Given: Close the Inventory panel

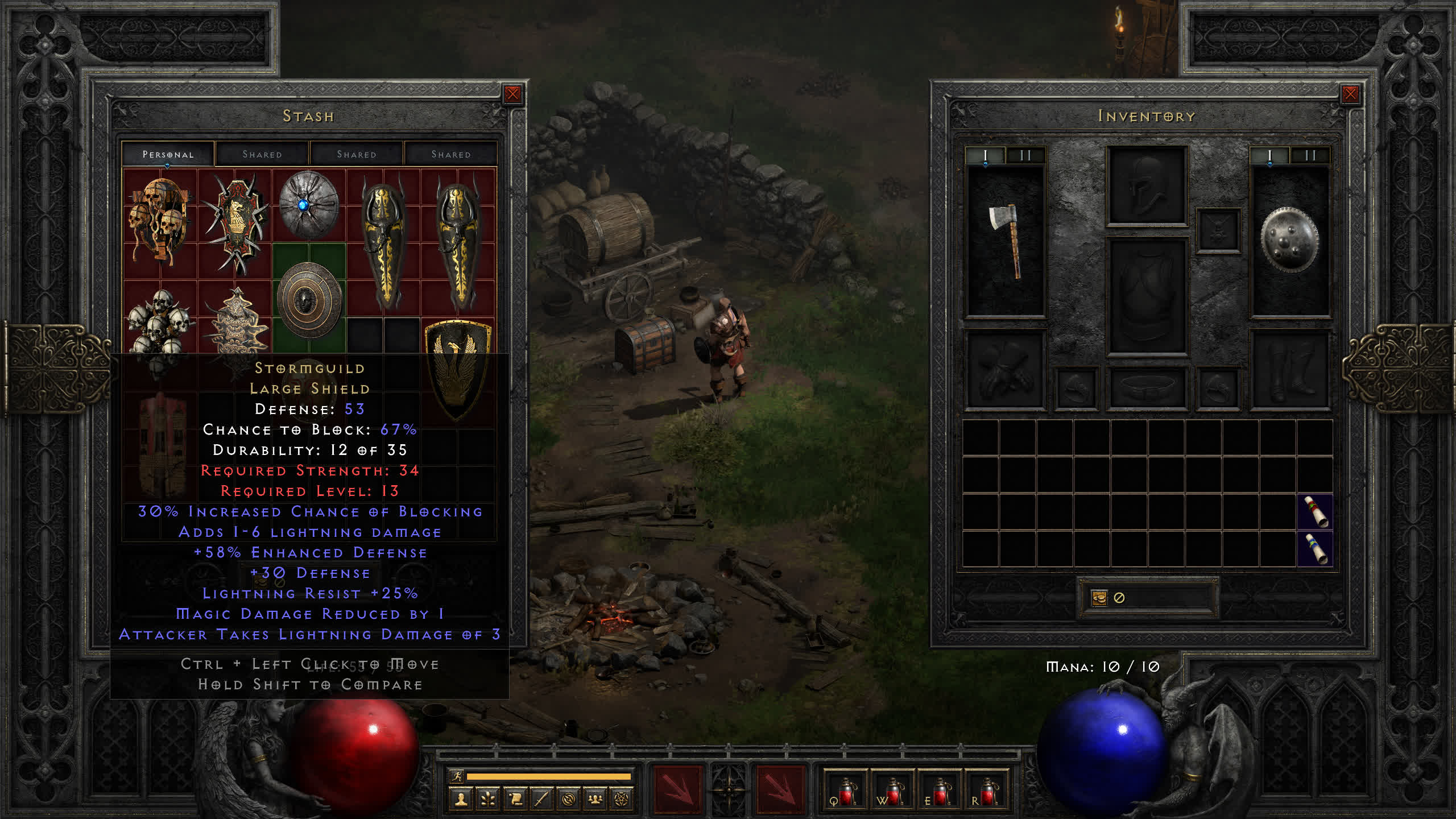Looking at the screenshot, I should click(1350, 94).
